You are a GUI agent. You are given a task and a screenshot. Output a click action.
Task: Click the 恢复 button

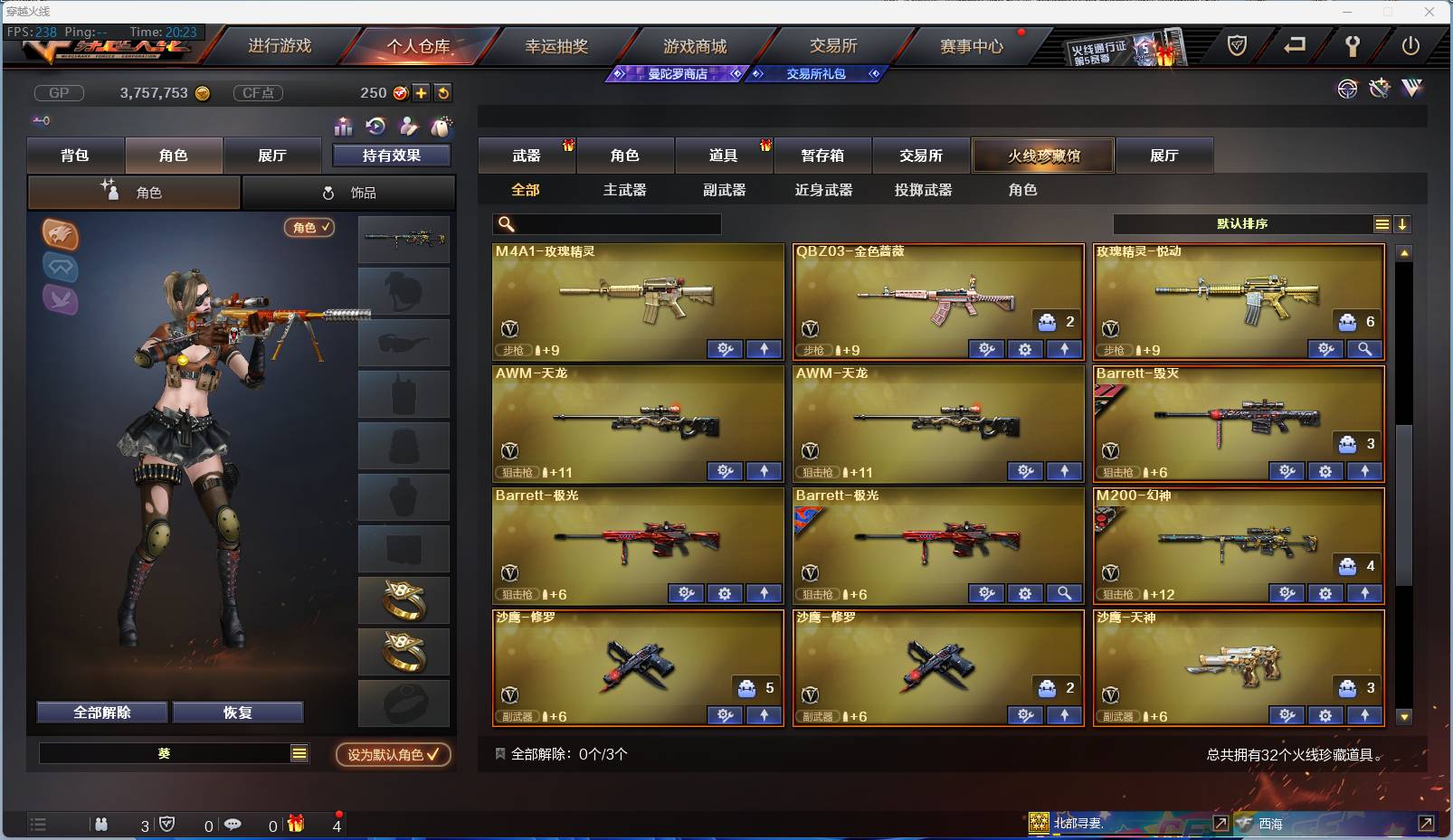coord(238,713)
